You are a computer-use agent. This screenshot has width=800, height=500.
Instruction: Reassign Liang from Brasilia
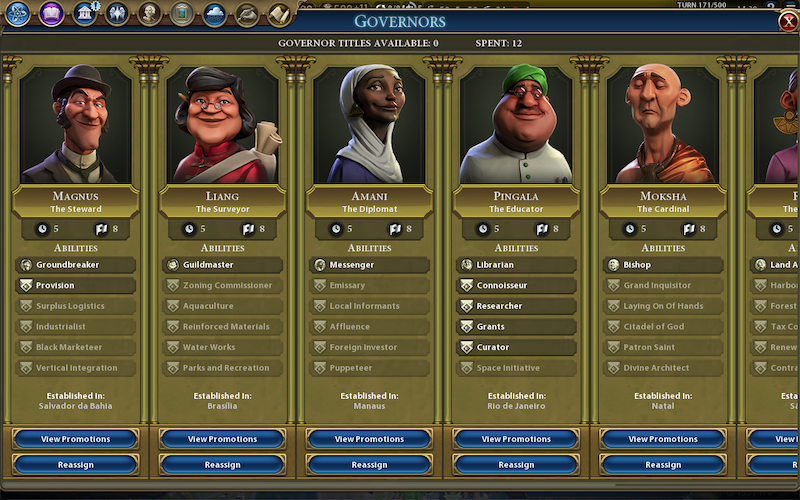(222, 464)
